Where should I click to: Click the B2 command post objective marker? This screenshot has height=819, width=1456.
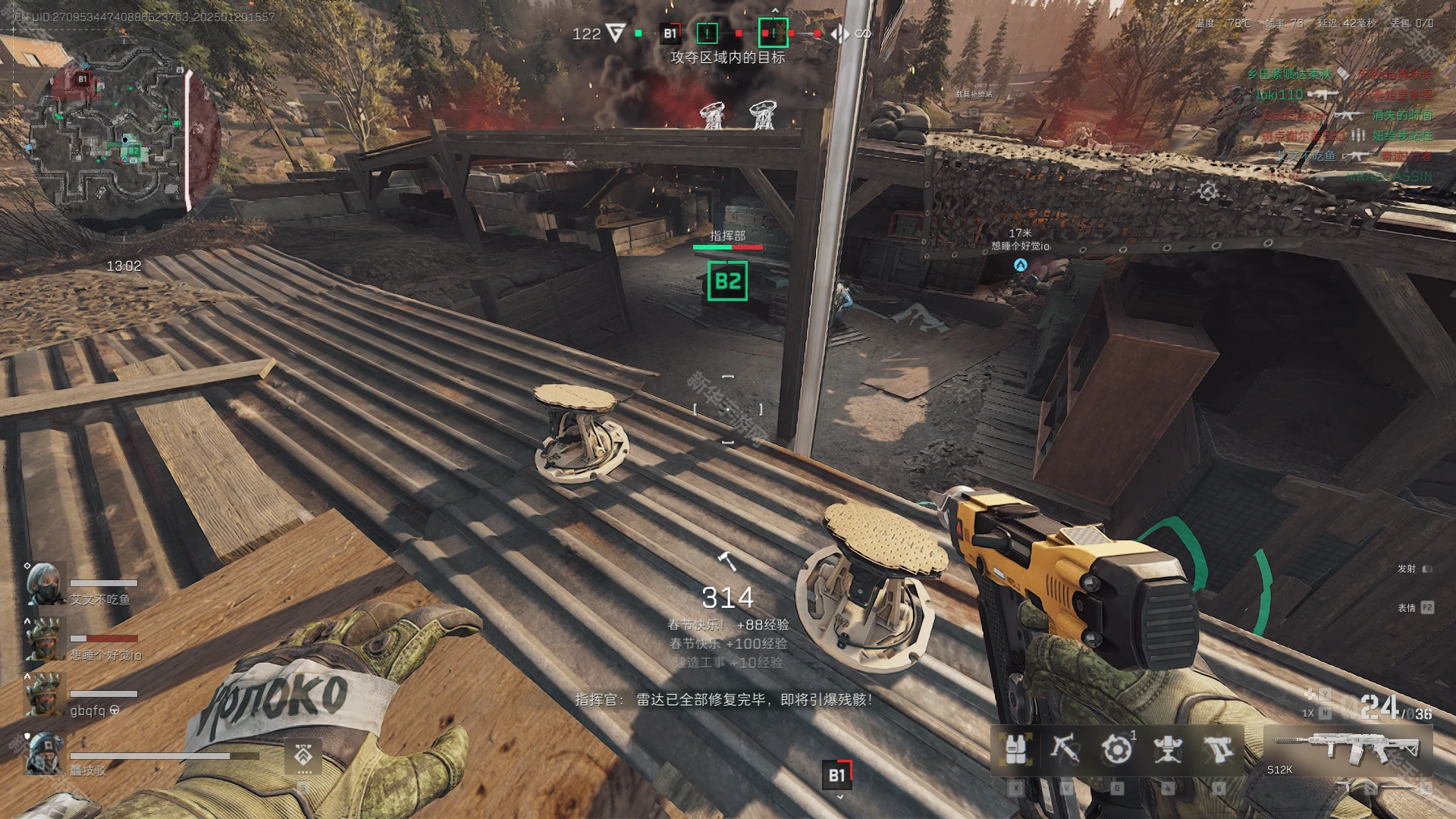(x=727, y=281)
